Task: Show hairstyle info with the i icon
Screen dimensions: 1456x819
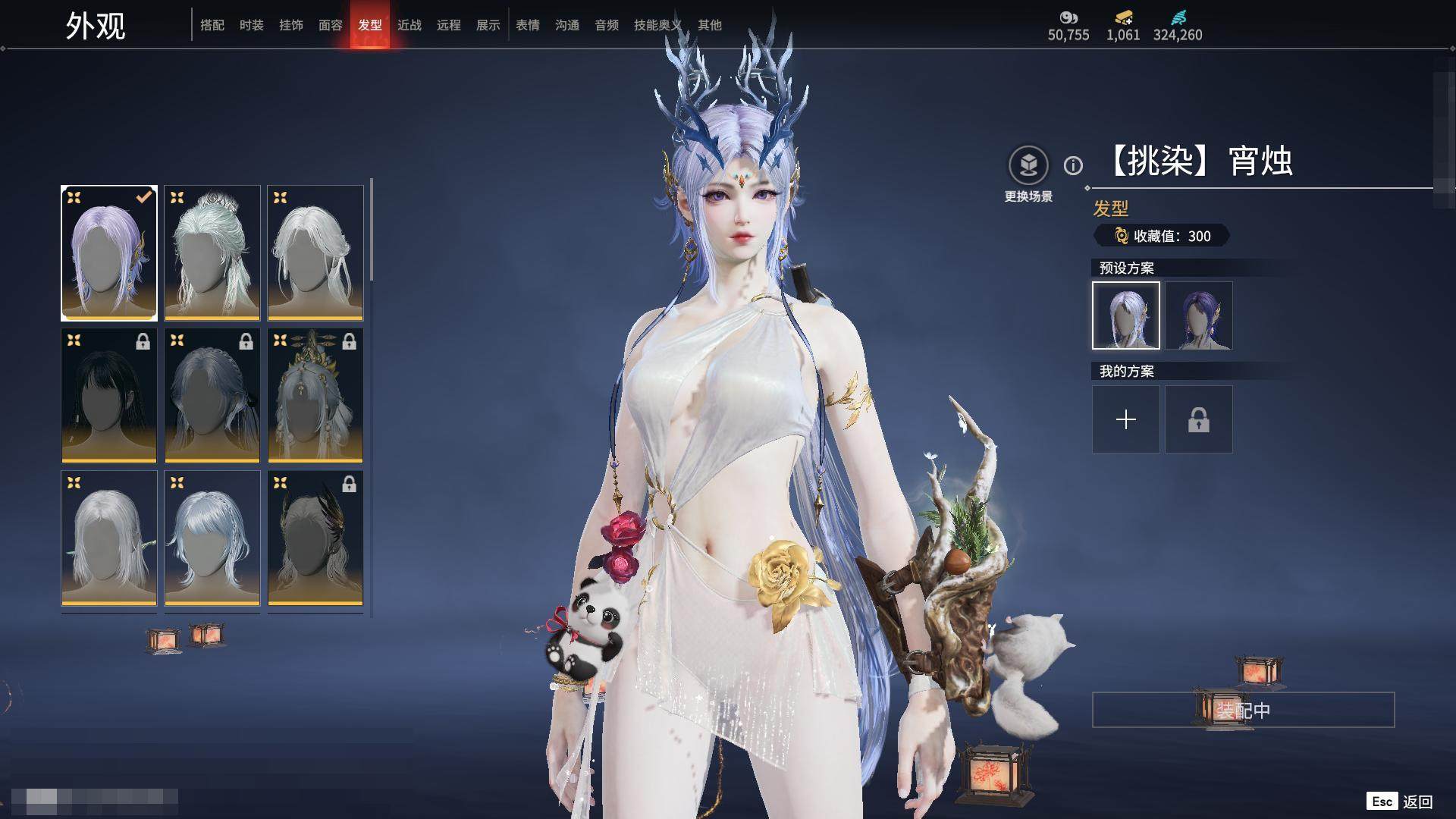Action: pos(1073,165)
